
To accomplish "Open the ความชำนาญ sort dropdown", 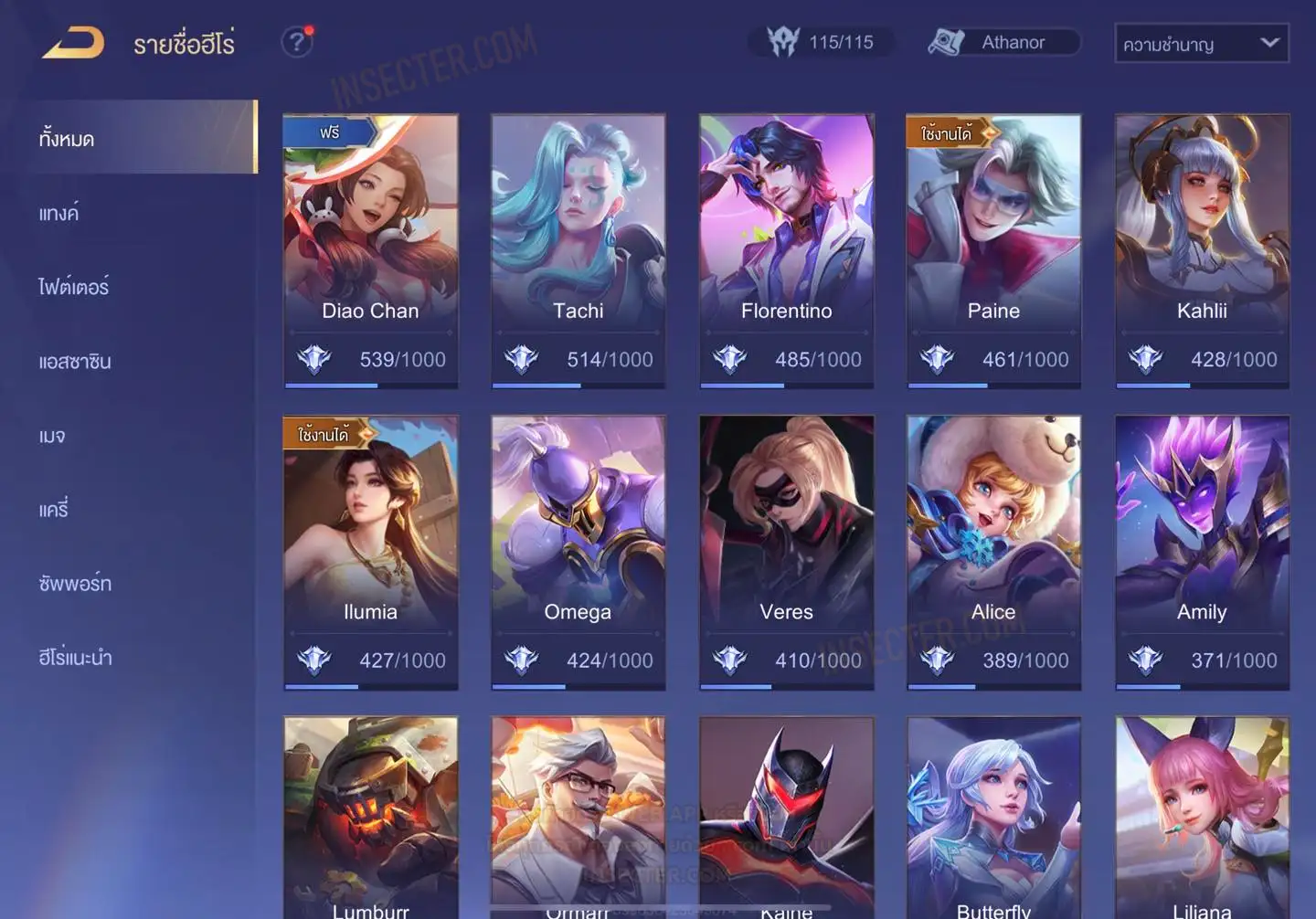I will pyautogui.click(x=1201, y=43).
